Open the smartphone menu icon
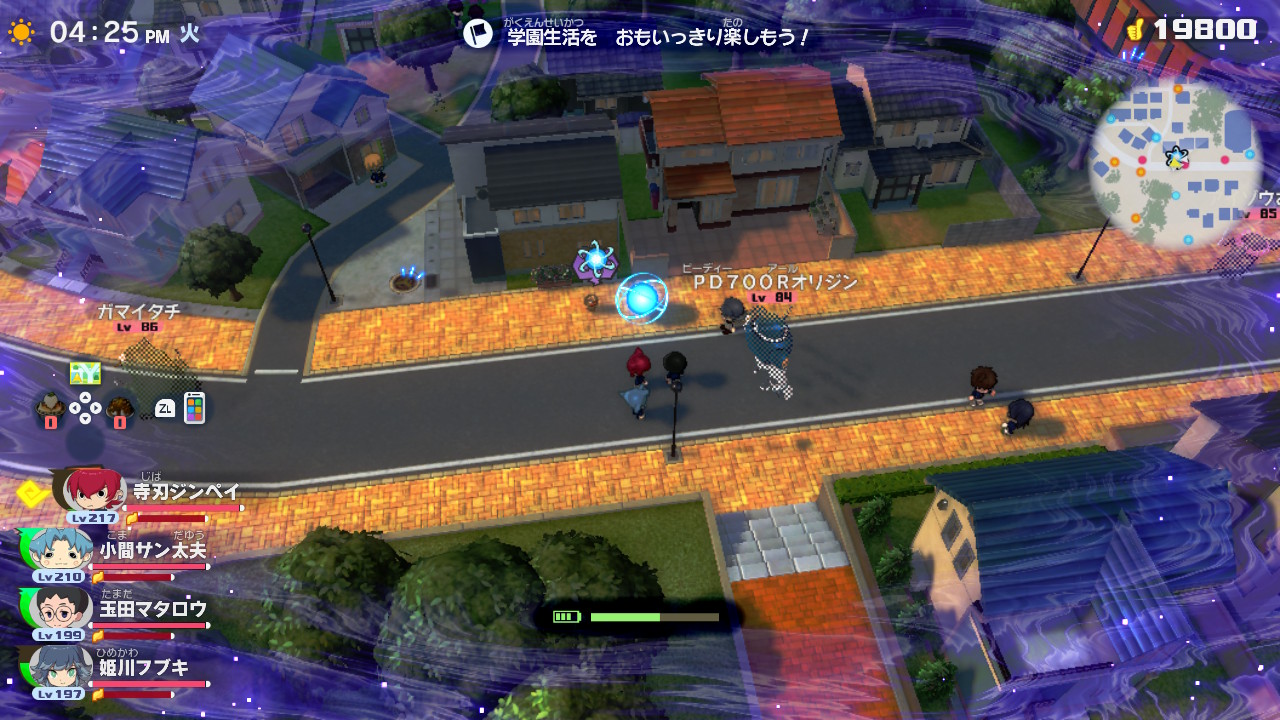This screenshot has width=1280, height=720. tap(194, 408)
